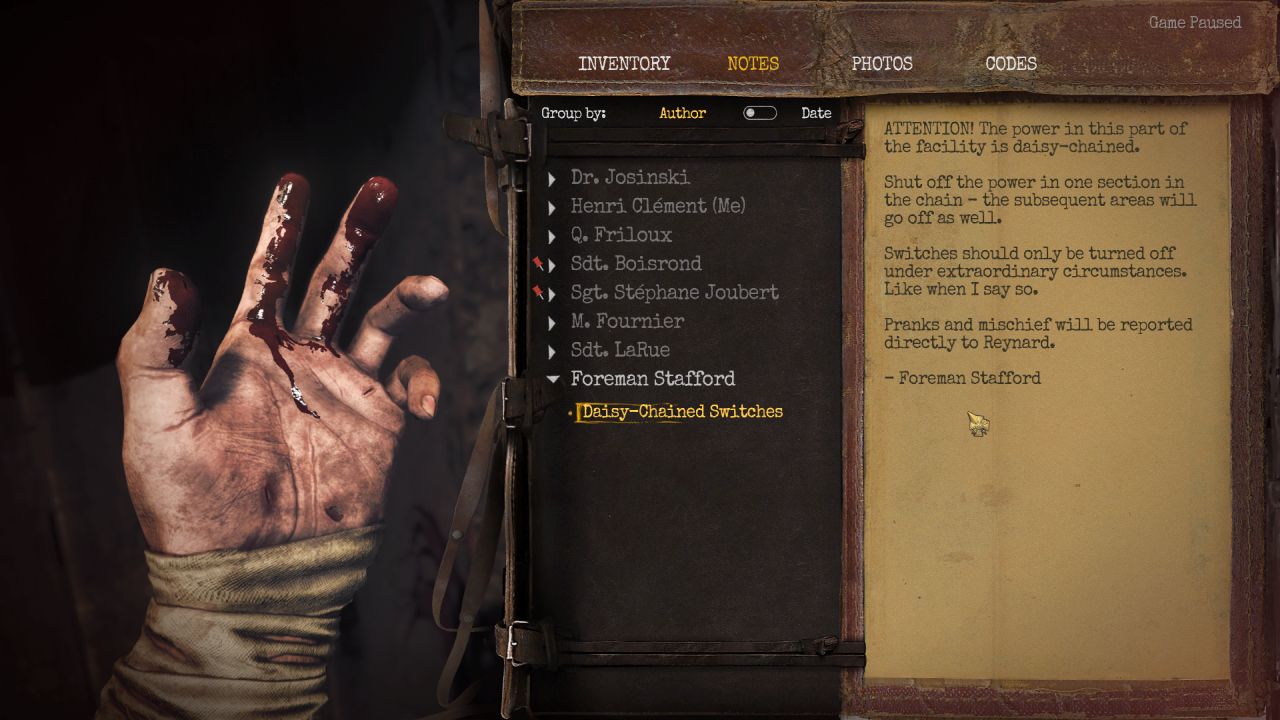Show the Photos tab
Image resolution: width=1280 pixels, height=720 pixels.
click(882, 63)
